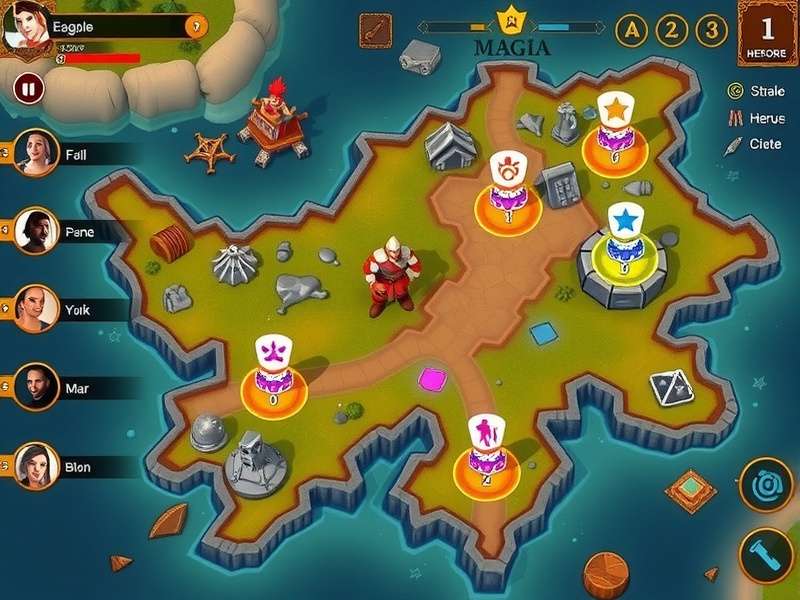The height and width of the screenshot is (600, 800).
Task: Choose the Ciete menu entry
Action: pyautogui.click(x=755, y=144)
